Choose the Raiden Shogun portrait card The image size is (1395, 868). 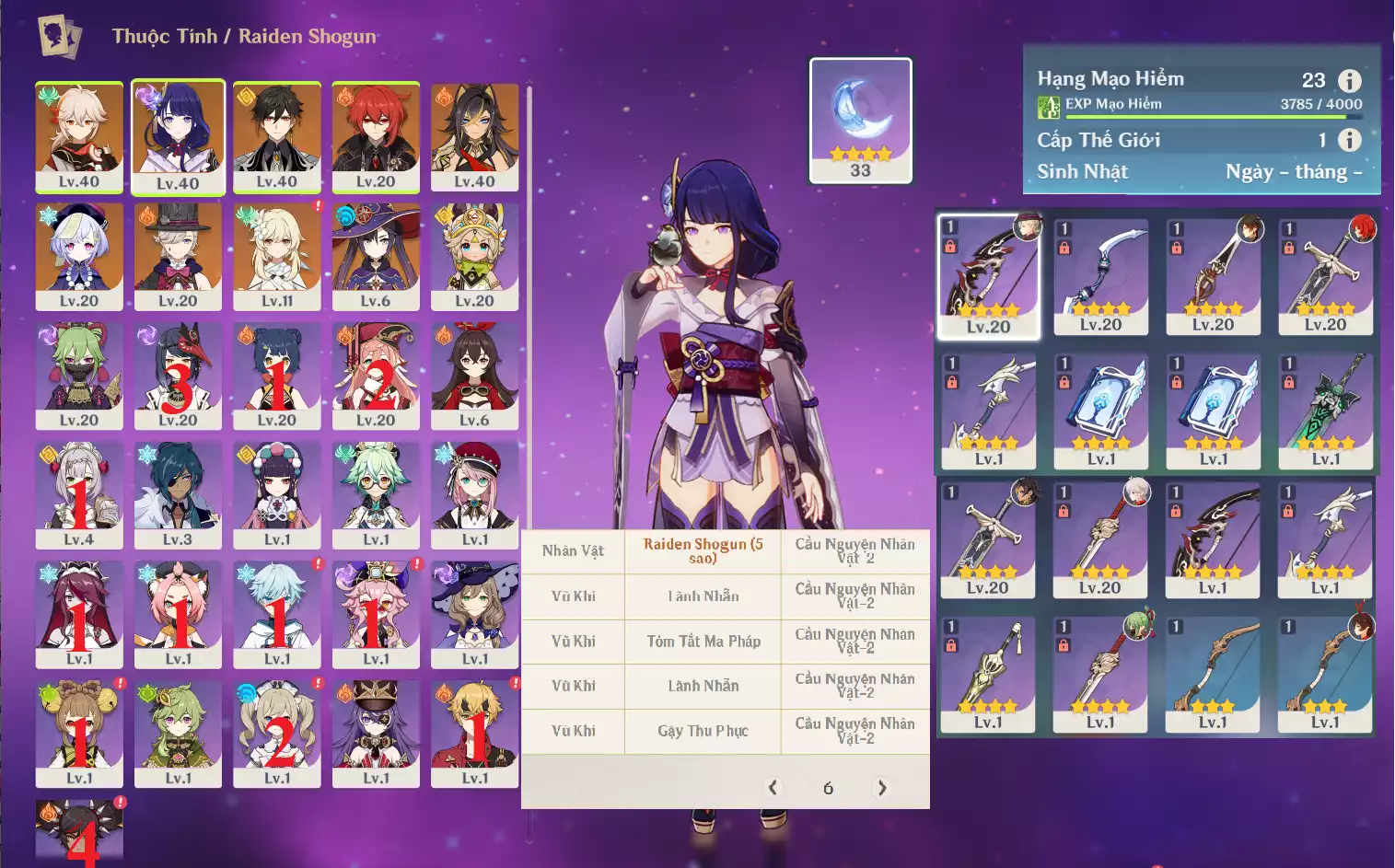pos(178,136)
